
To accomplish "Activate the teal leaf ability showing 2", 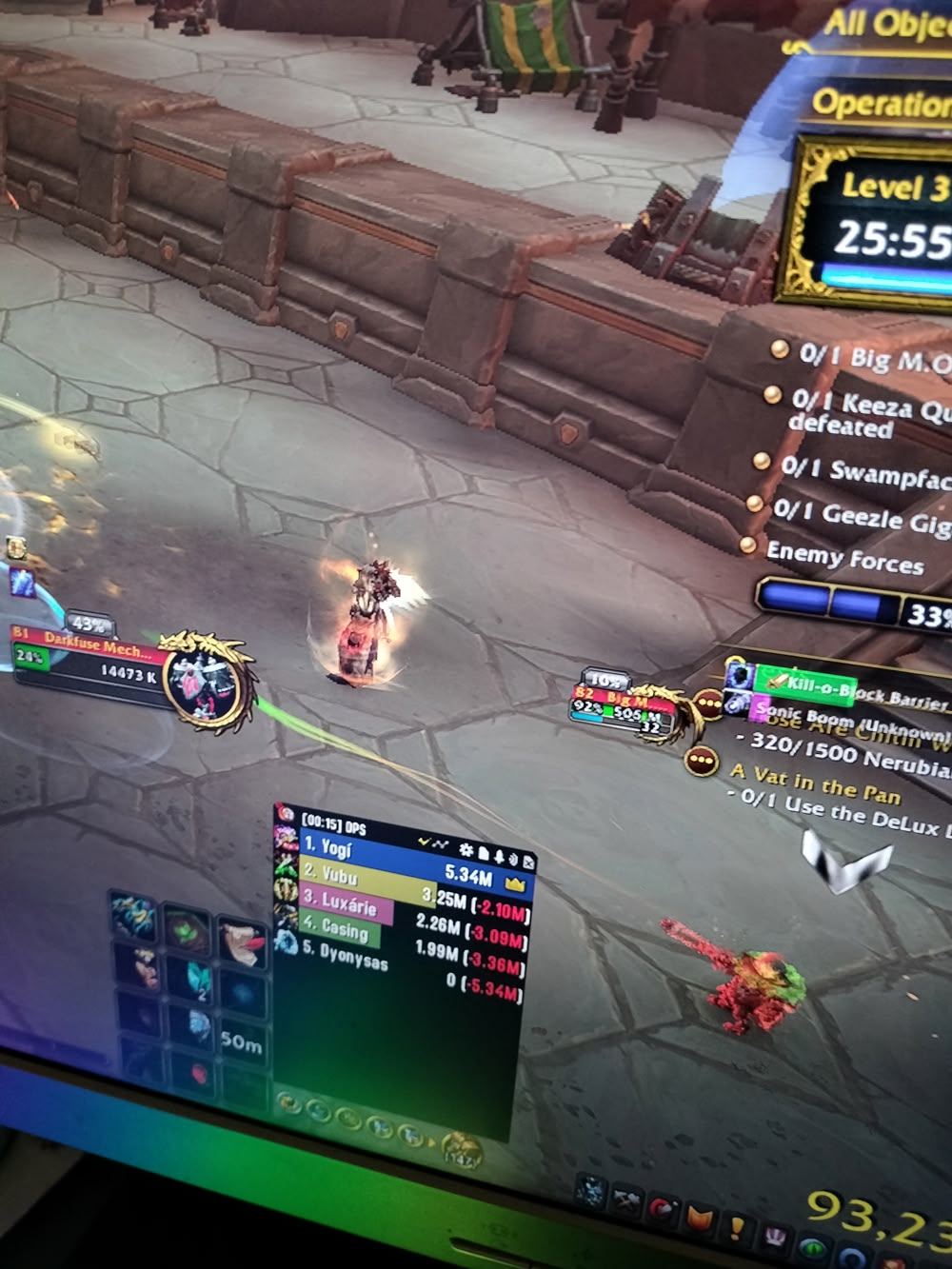I will click(x=197, y=979).
